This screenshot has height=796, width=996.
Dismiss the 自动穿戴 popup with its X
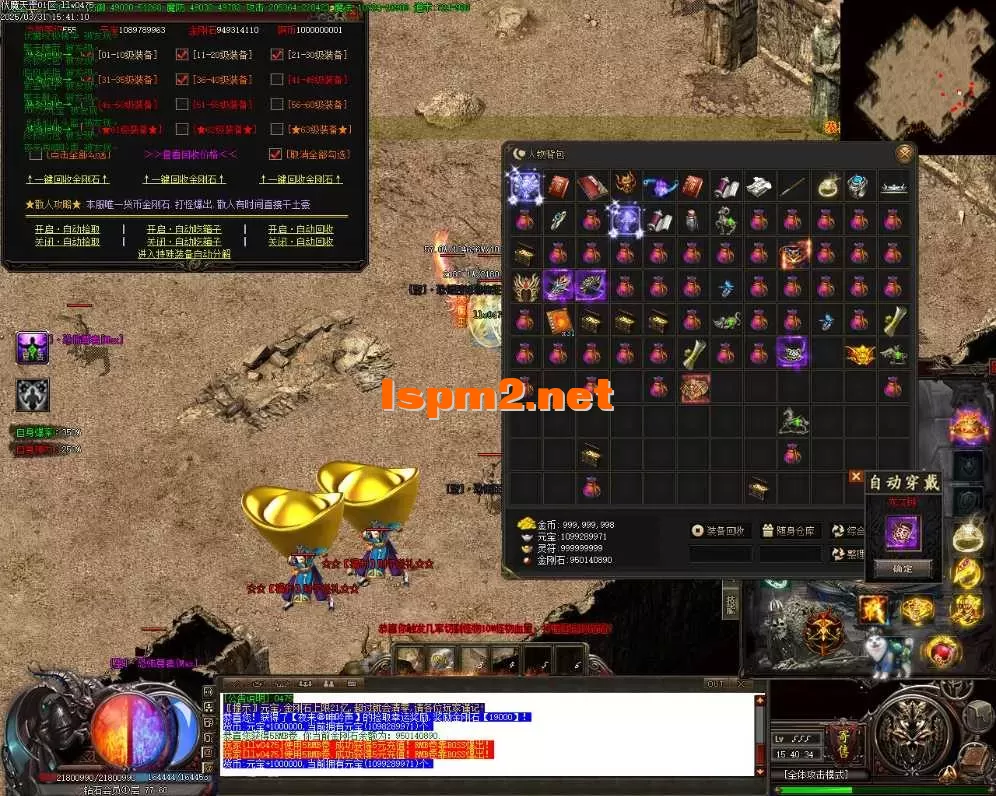tap(855, 477)
